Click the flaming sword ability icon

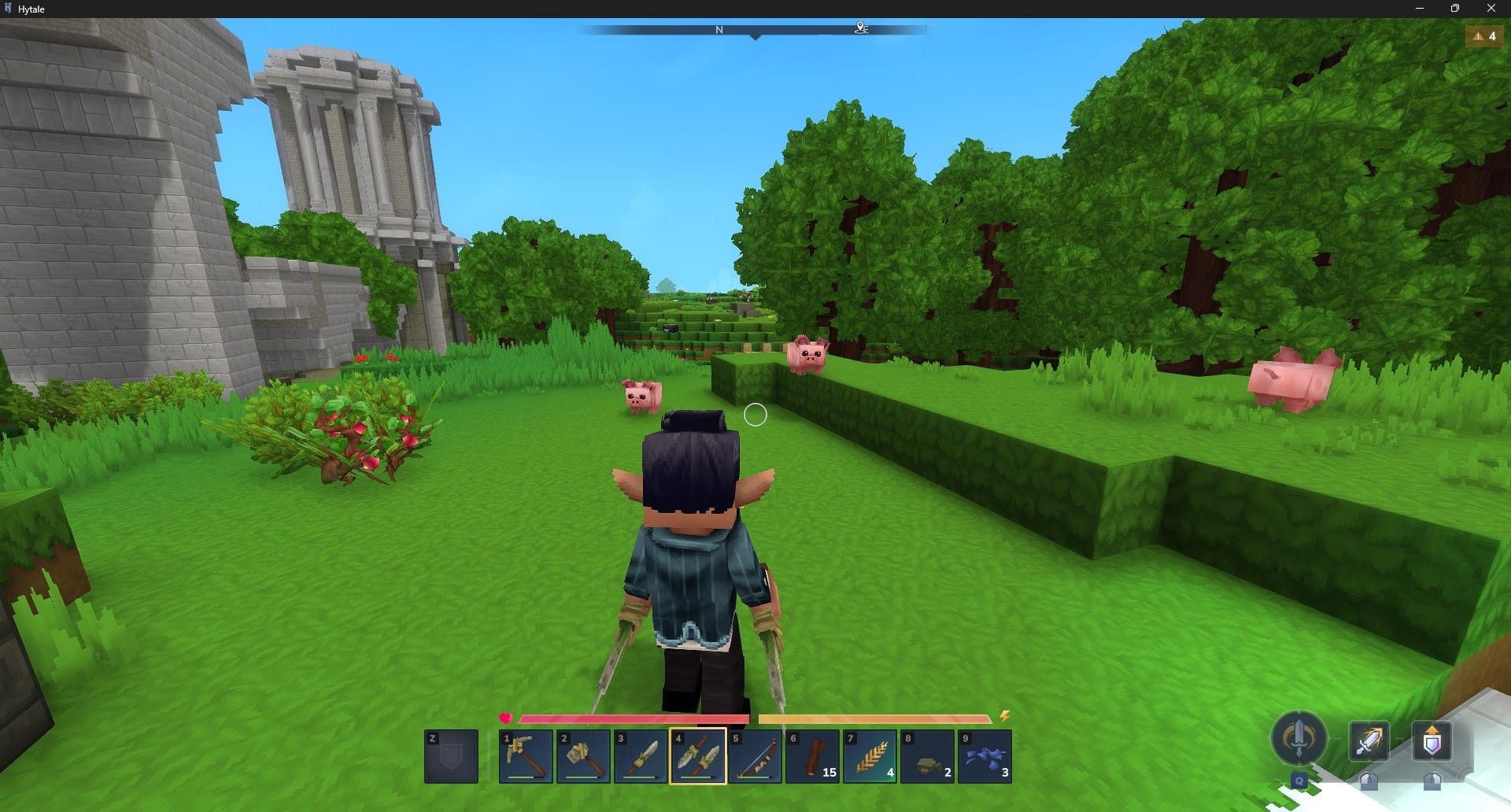(x=1369, y=740)
